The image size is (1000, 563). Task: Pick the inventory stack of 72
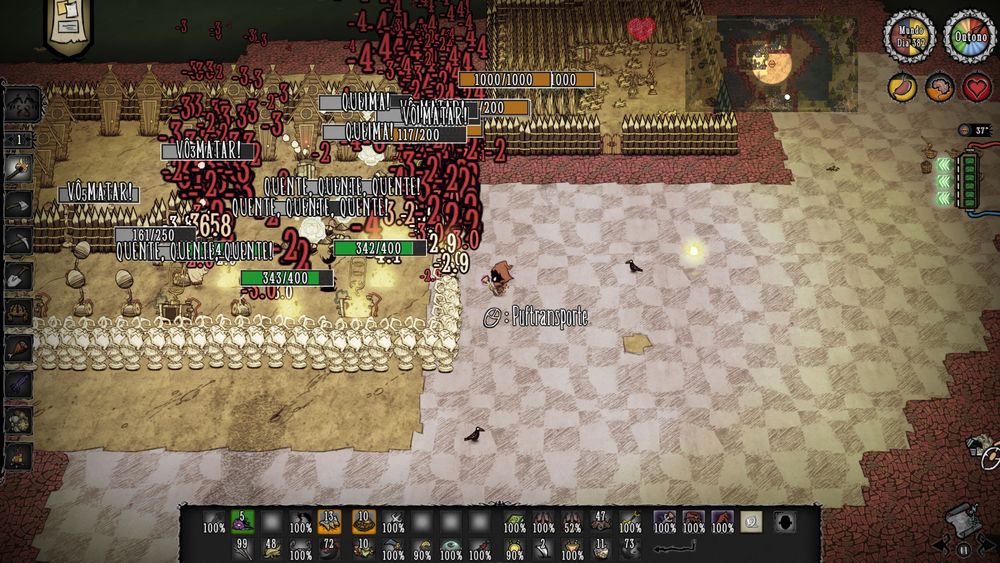point(330,548)
